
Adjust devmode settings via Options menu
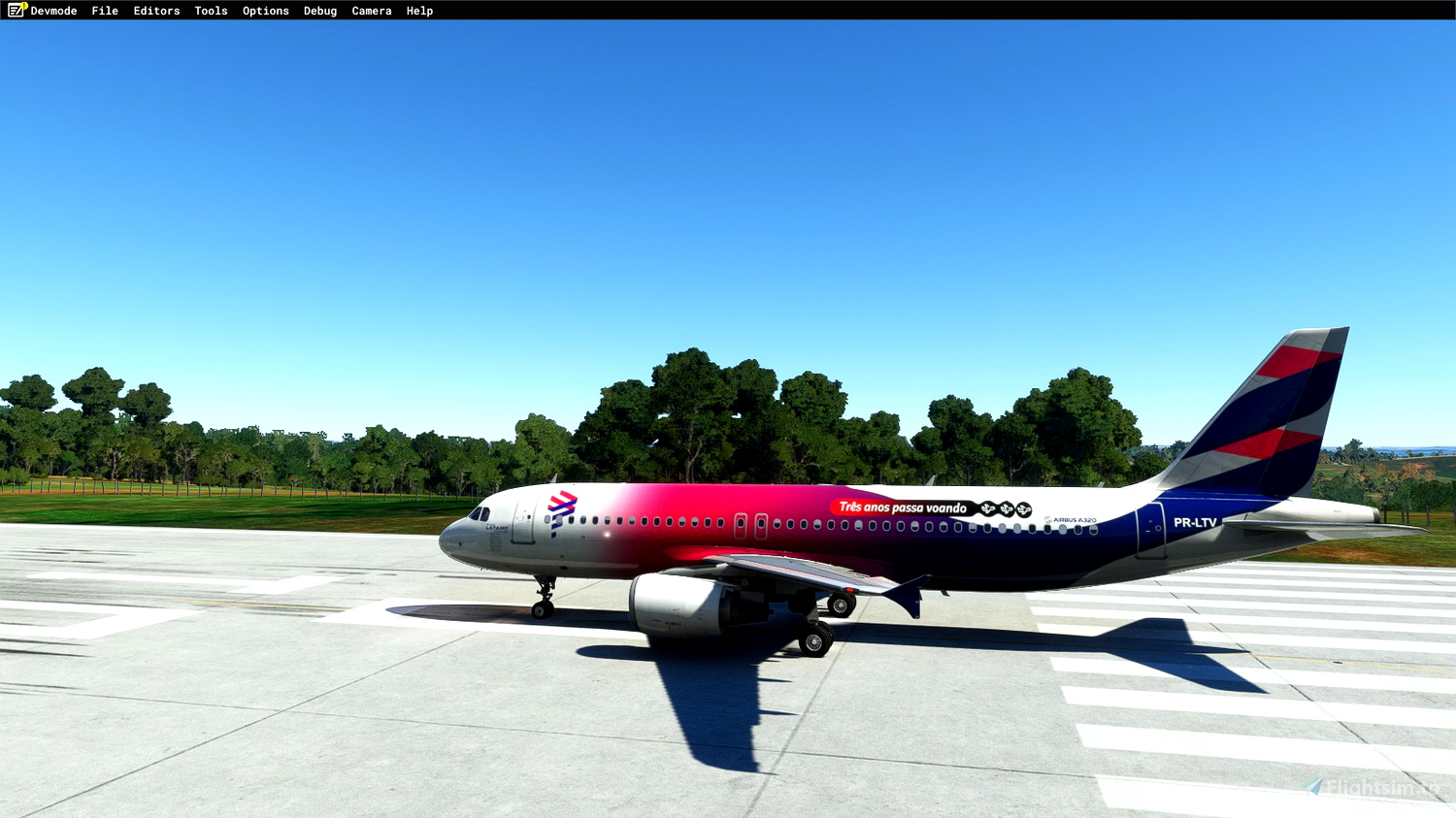(x=265, y=11)
